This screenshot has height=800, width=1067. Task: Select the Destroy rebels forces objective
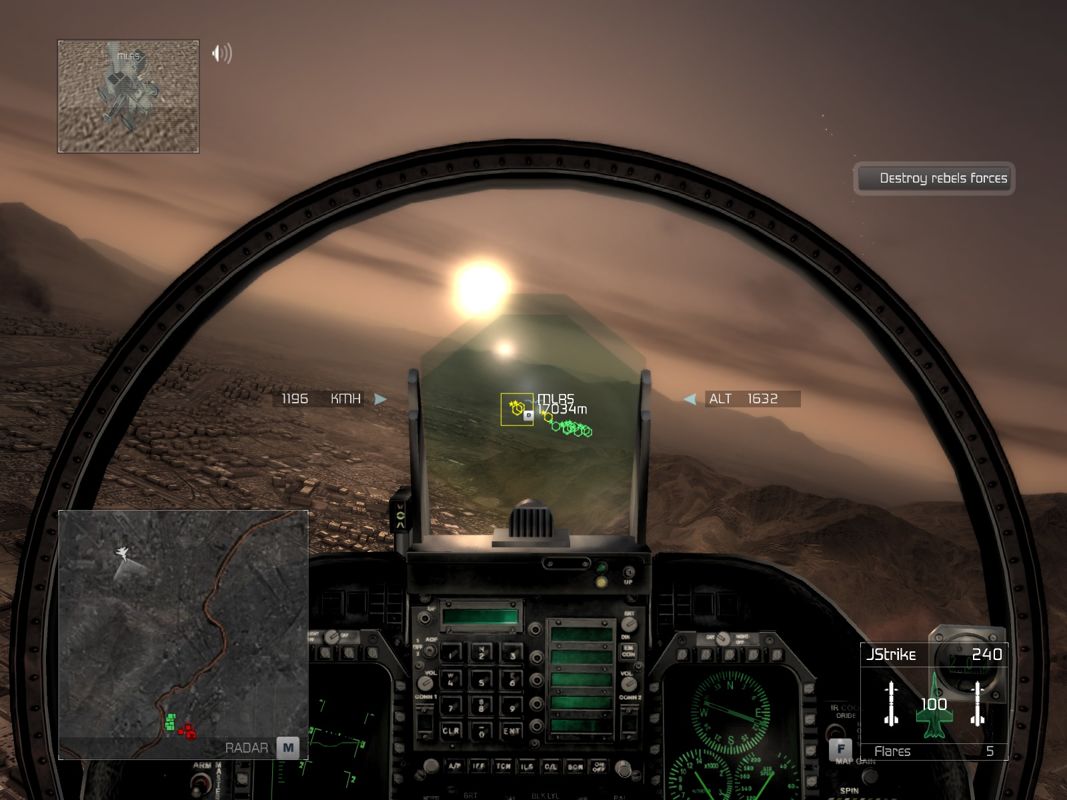(935, 179)
